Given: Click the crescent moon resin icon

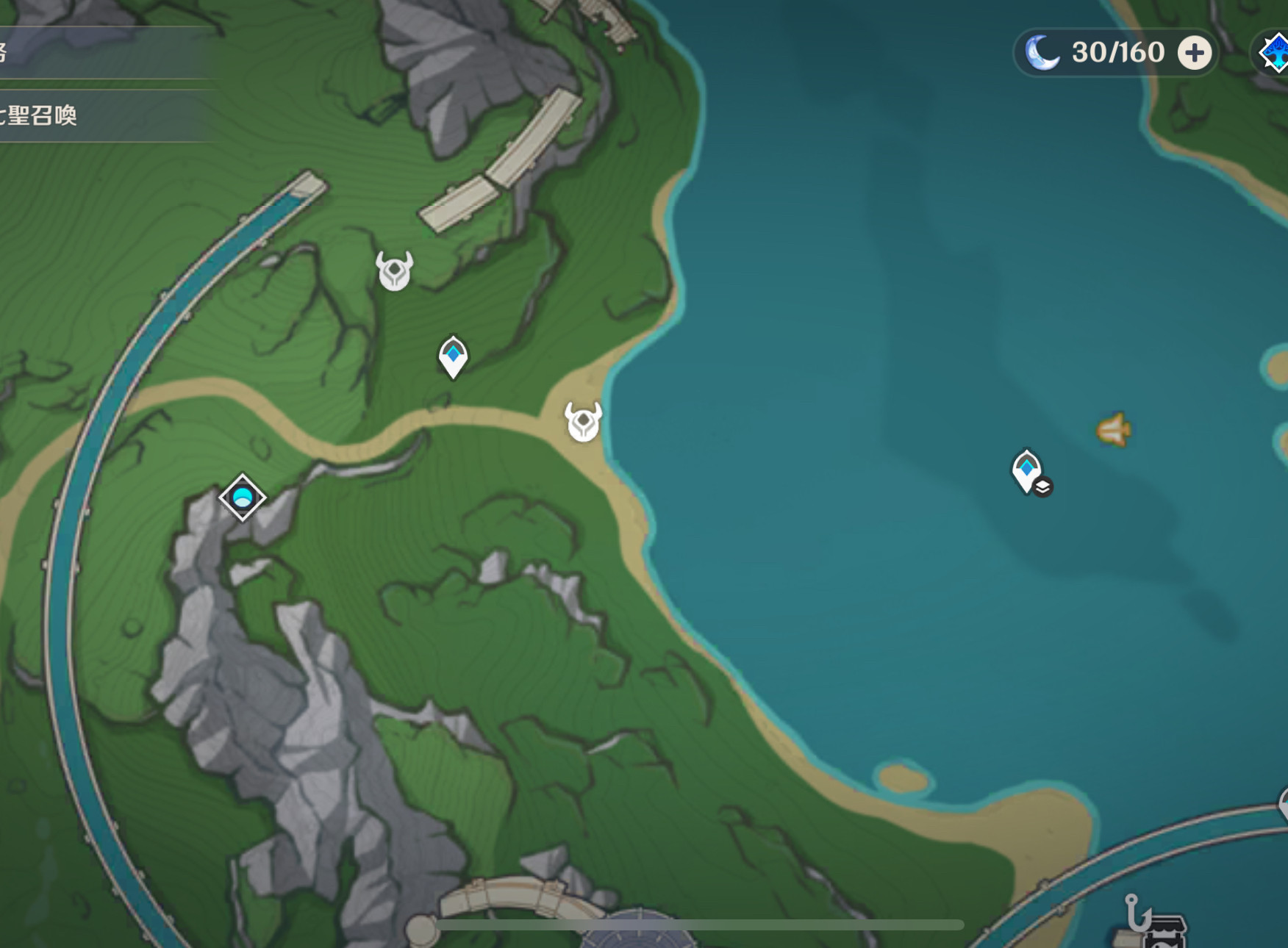Looking at the screenshot, I should 1042,53.
